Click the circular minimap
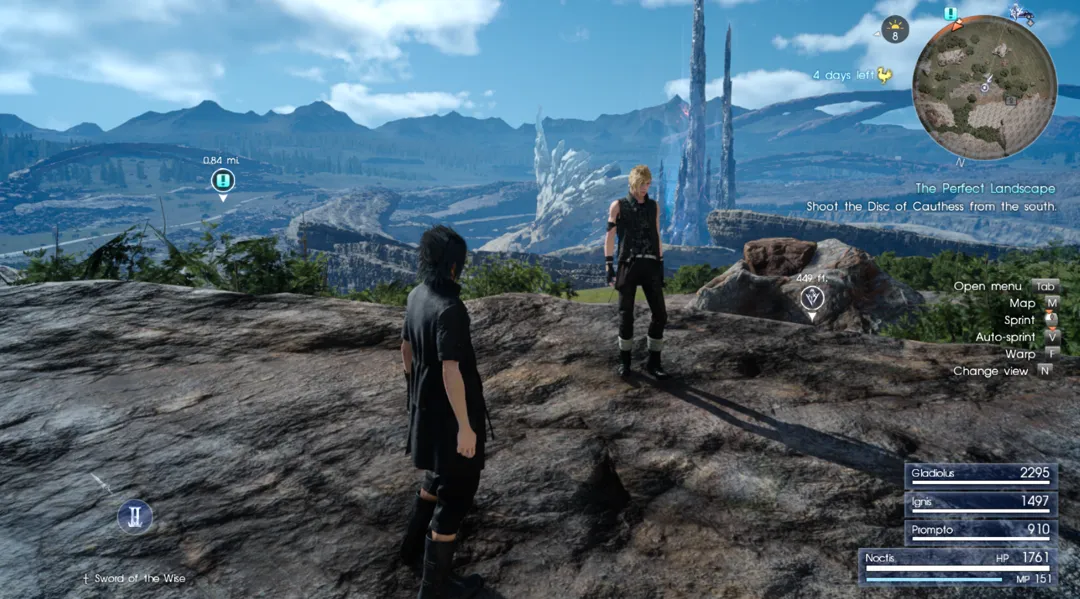Screen dimensions: 1080x599 984,88
